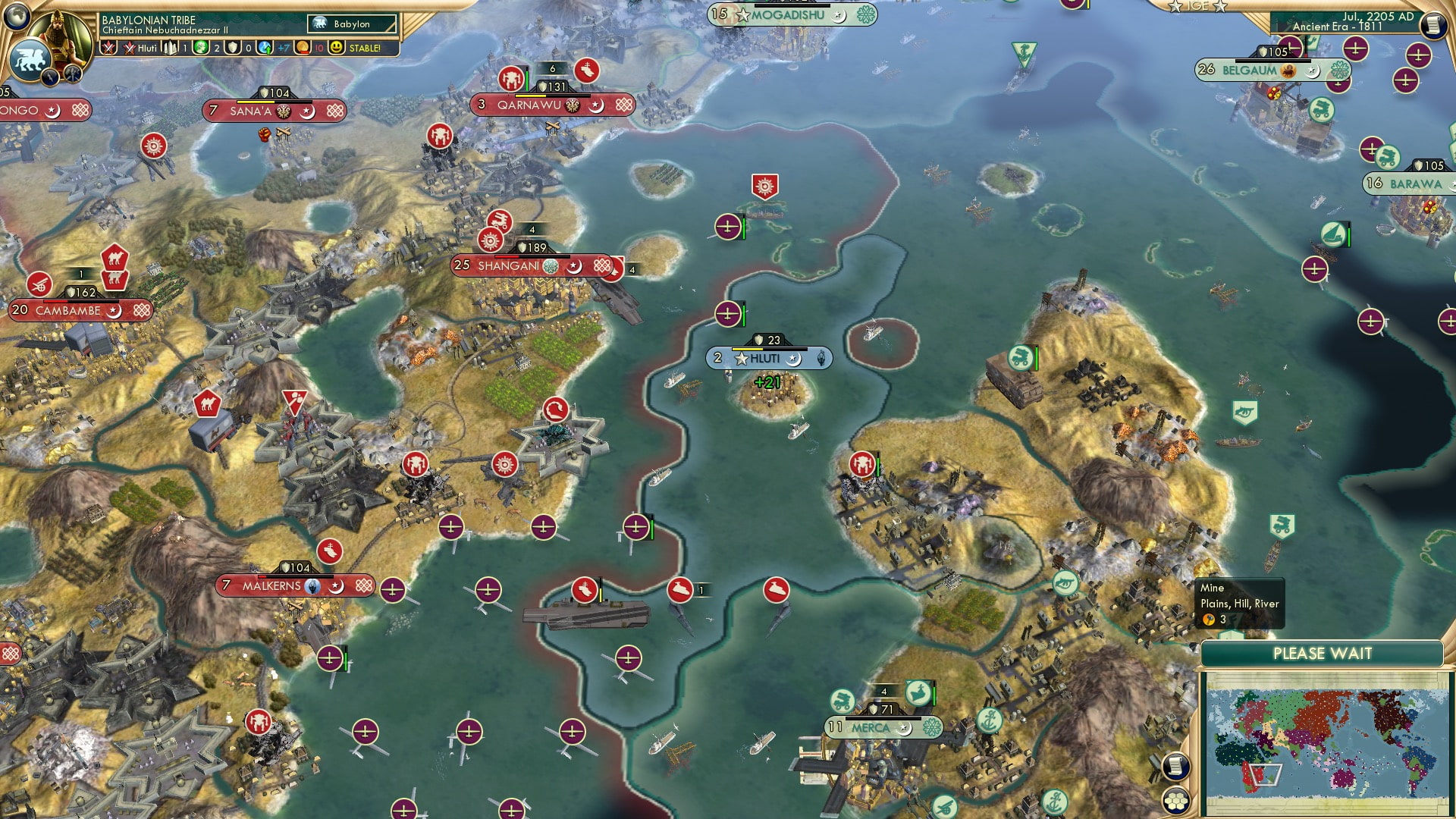Click the Babylon civilization button
This screenshot has width=1456, height=819.
(353, 24)
